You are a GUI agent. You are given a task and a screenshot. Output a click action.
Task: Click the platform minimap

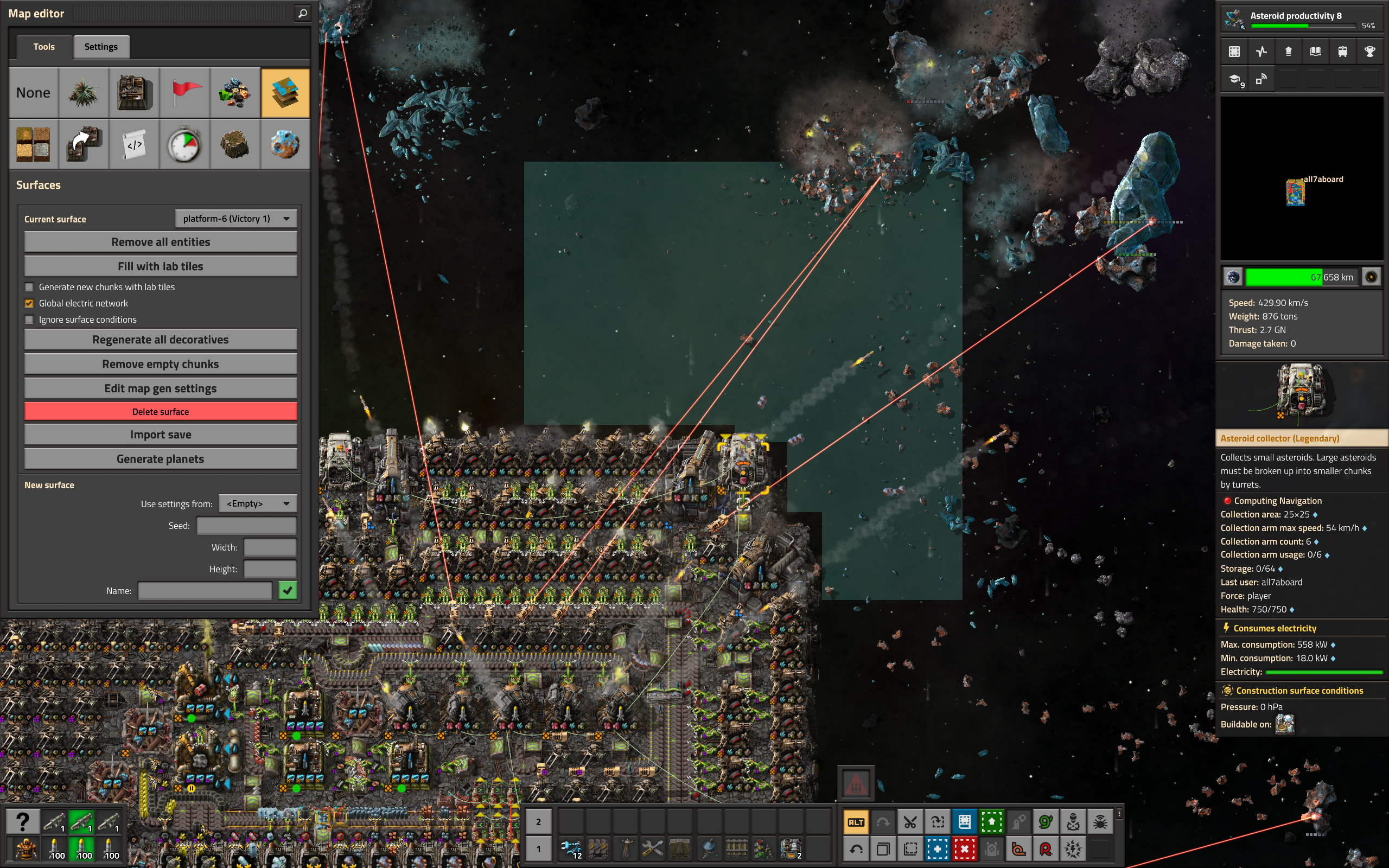click(x=1301, y=178)
